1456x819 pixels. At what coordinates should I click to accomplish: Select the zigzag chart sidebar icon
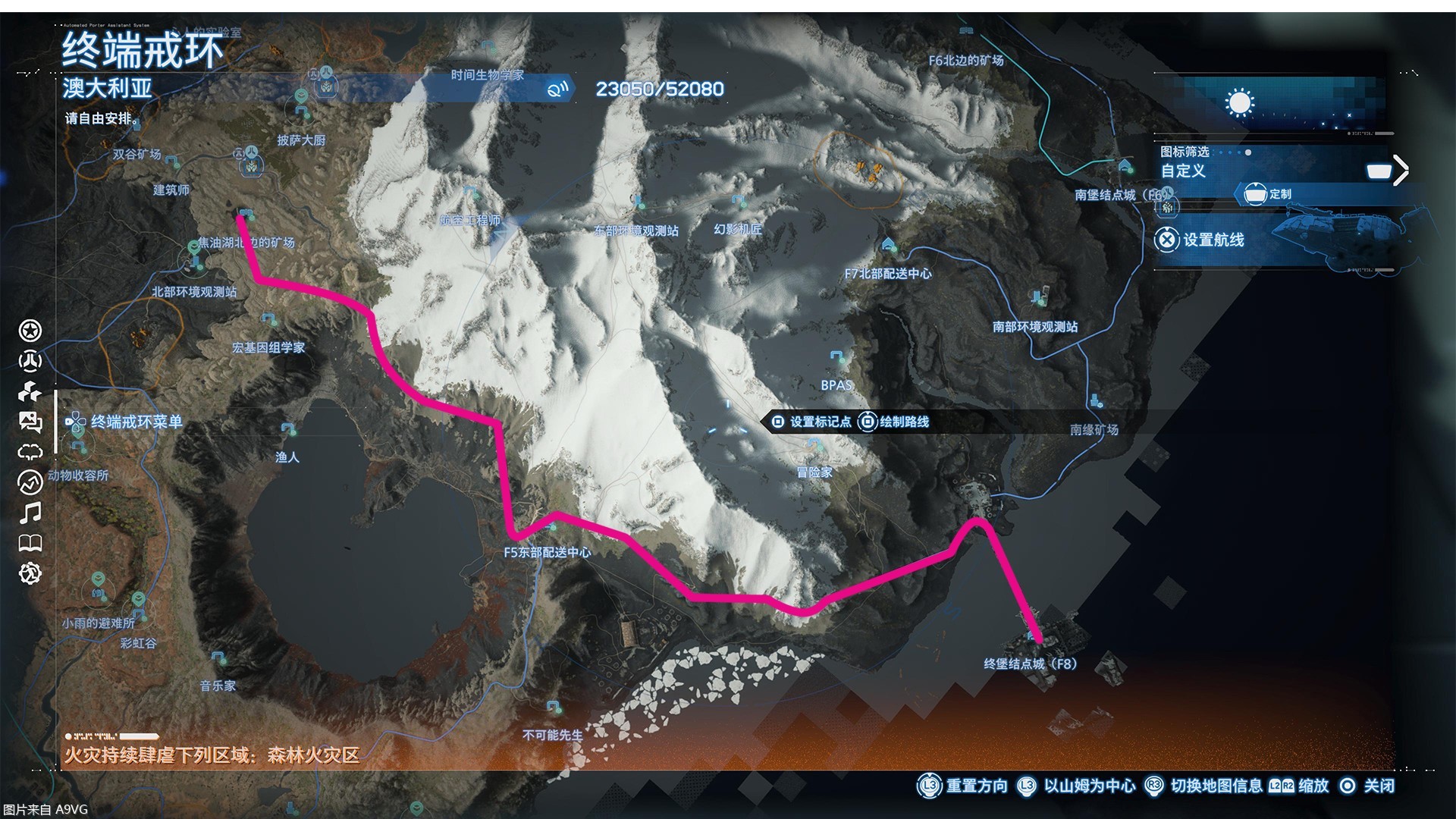(30, 482)
